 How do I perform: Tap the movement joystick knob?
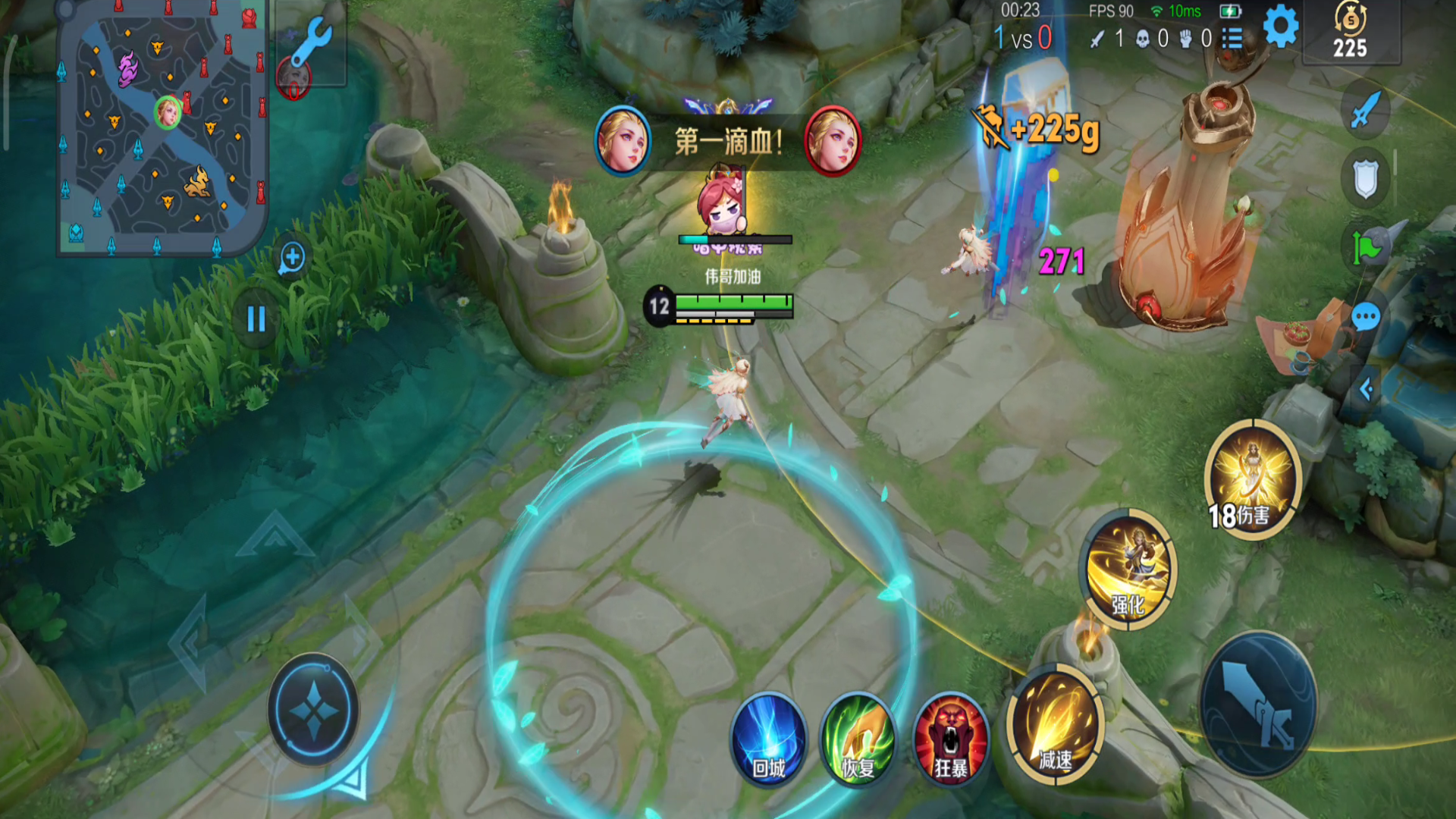point(313,711)
